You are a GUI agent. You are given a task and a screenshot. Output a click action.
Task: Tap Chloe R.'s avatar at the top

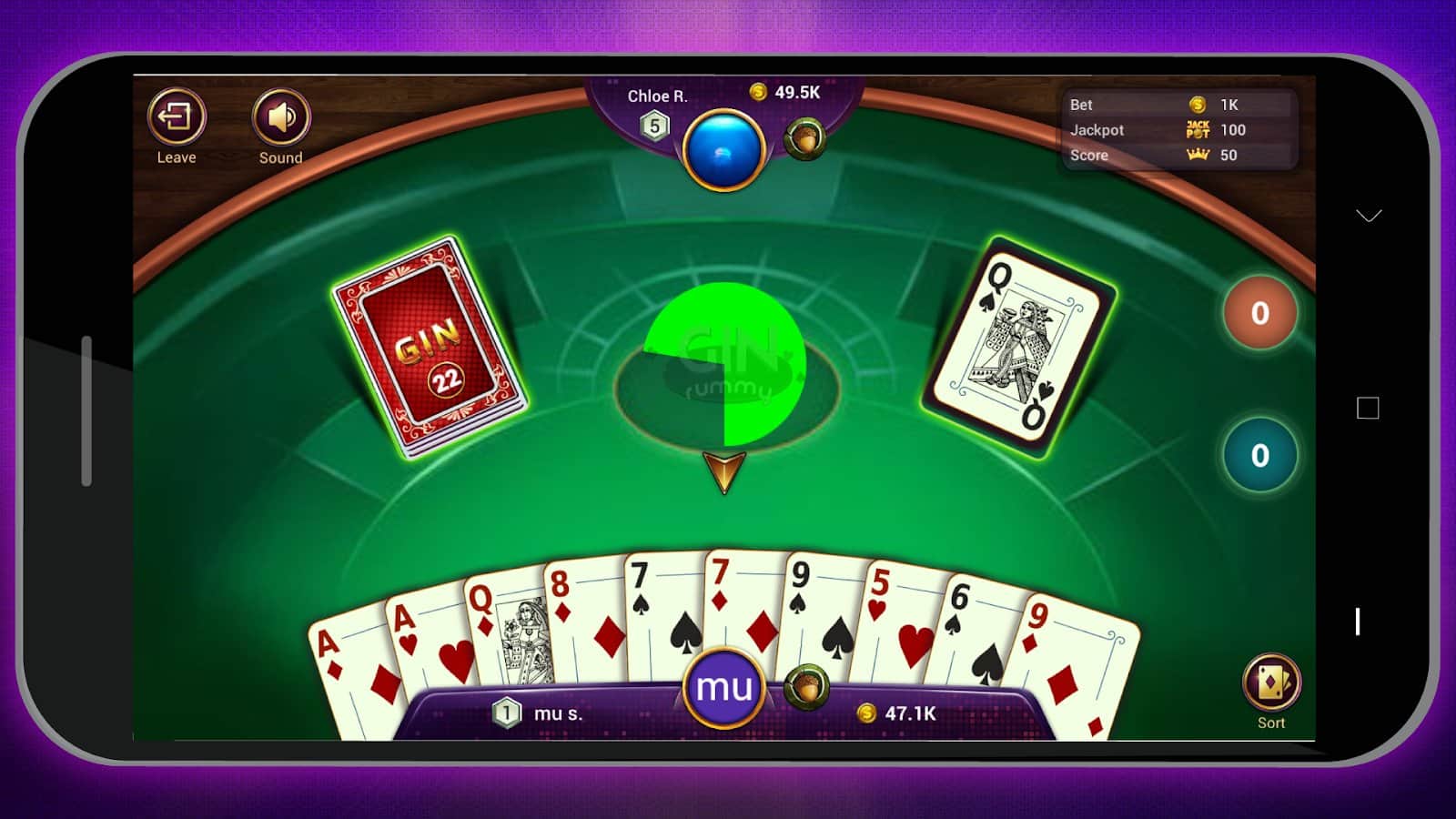pos(723,151)
